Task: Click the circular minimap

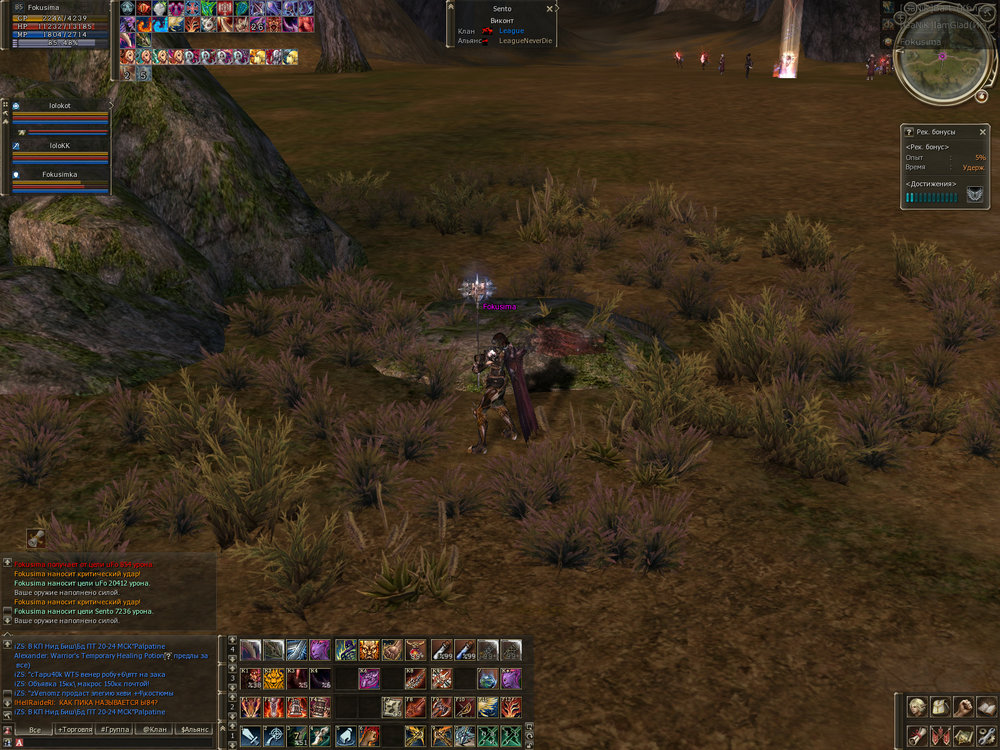Action: click(944, 62)
